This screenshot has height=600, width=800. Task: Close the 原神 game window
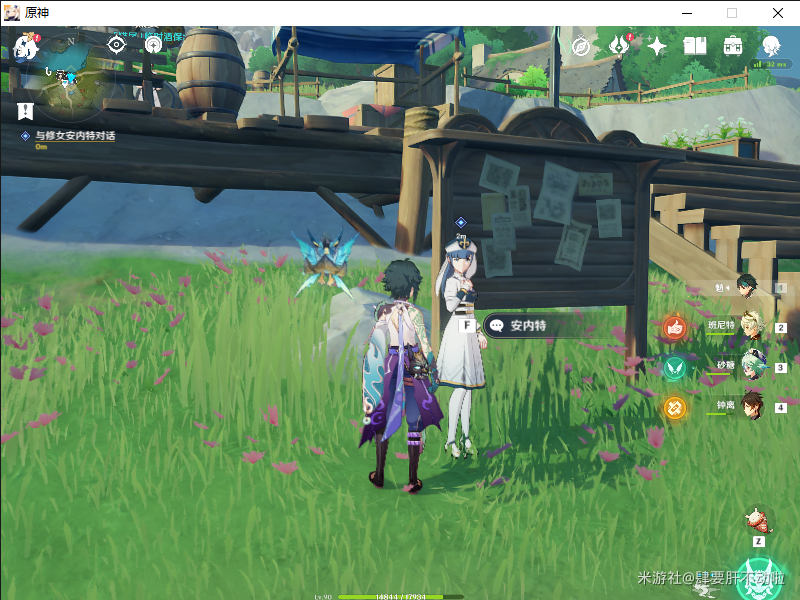point(778,13)
